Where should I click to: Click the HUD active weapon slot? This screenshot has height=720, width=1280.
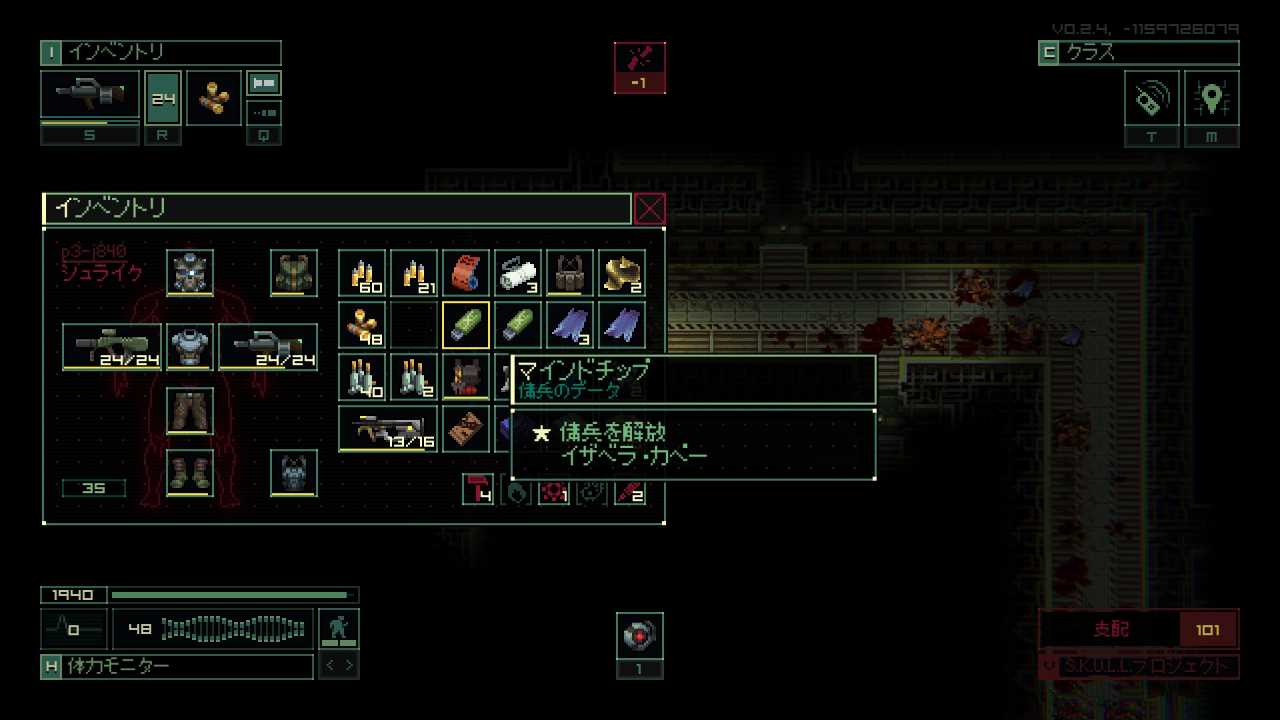[90, 96]
